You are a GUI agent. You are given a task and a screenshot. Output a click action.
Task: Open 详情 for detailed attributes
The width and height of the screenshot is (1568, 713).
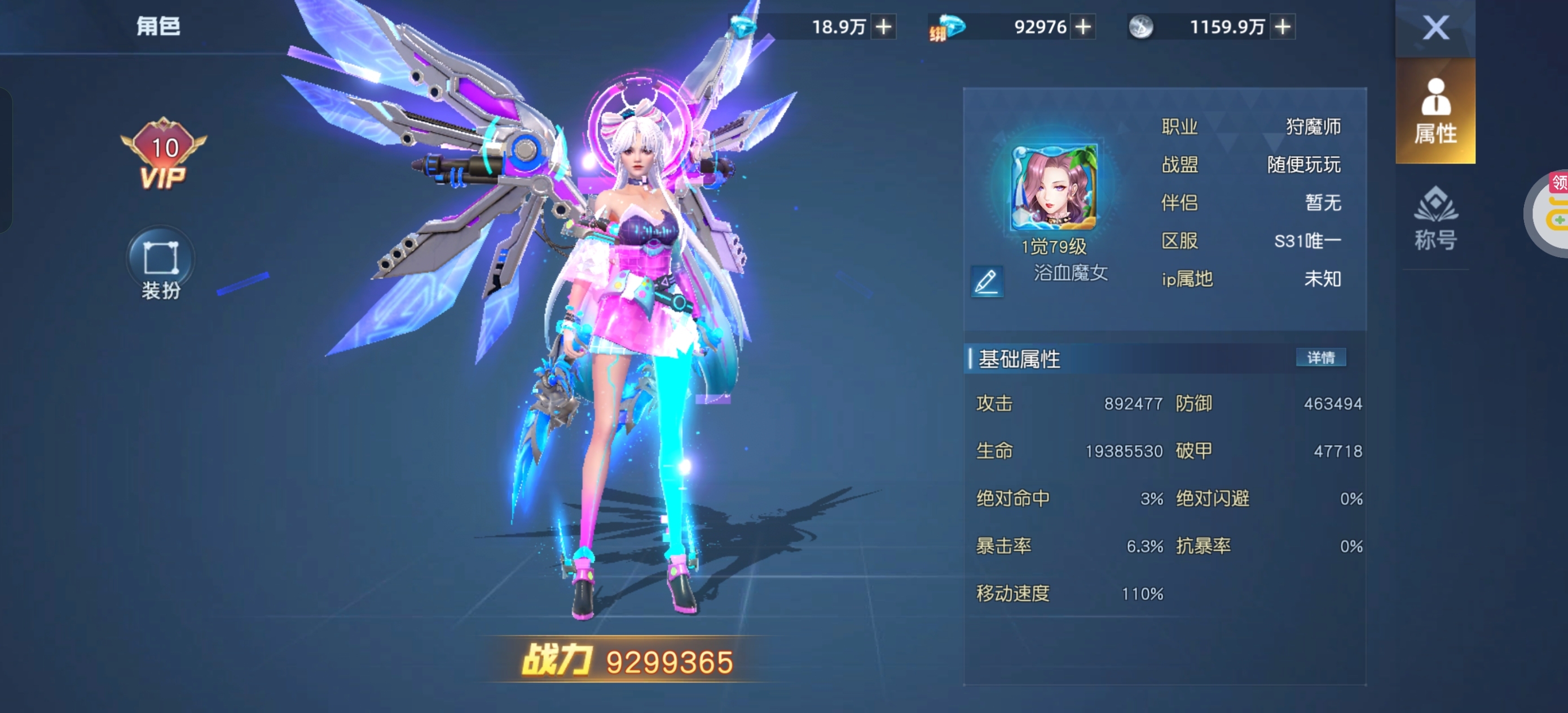[1322, 358]
